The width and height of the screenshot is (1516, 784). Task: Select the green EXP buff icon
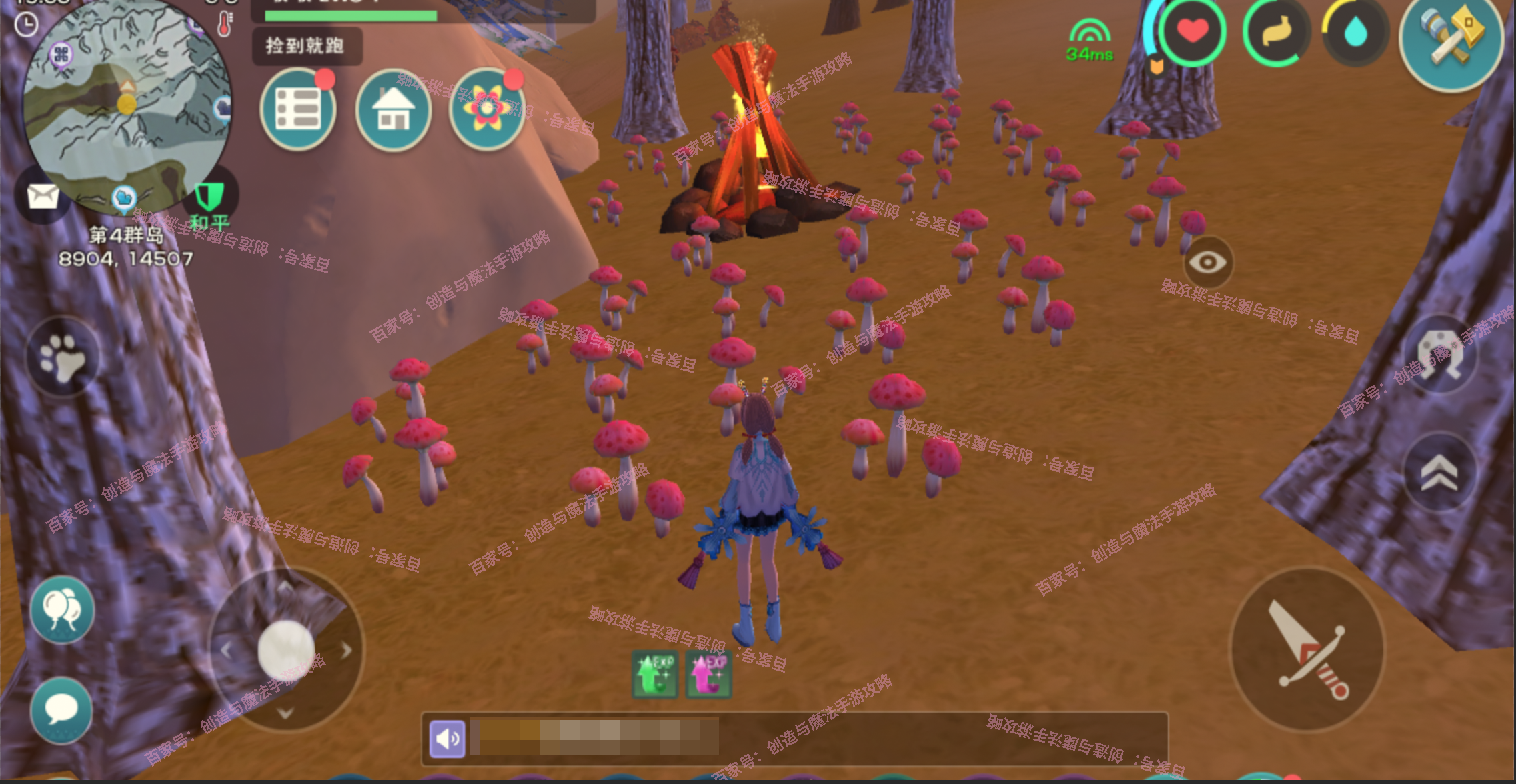tap(655, 674)
